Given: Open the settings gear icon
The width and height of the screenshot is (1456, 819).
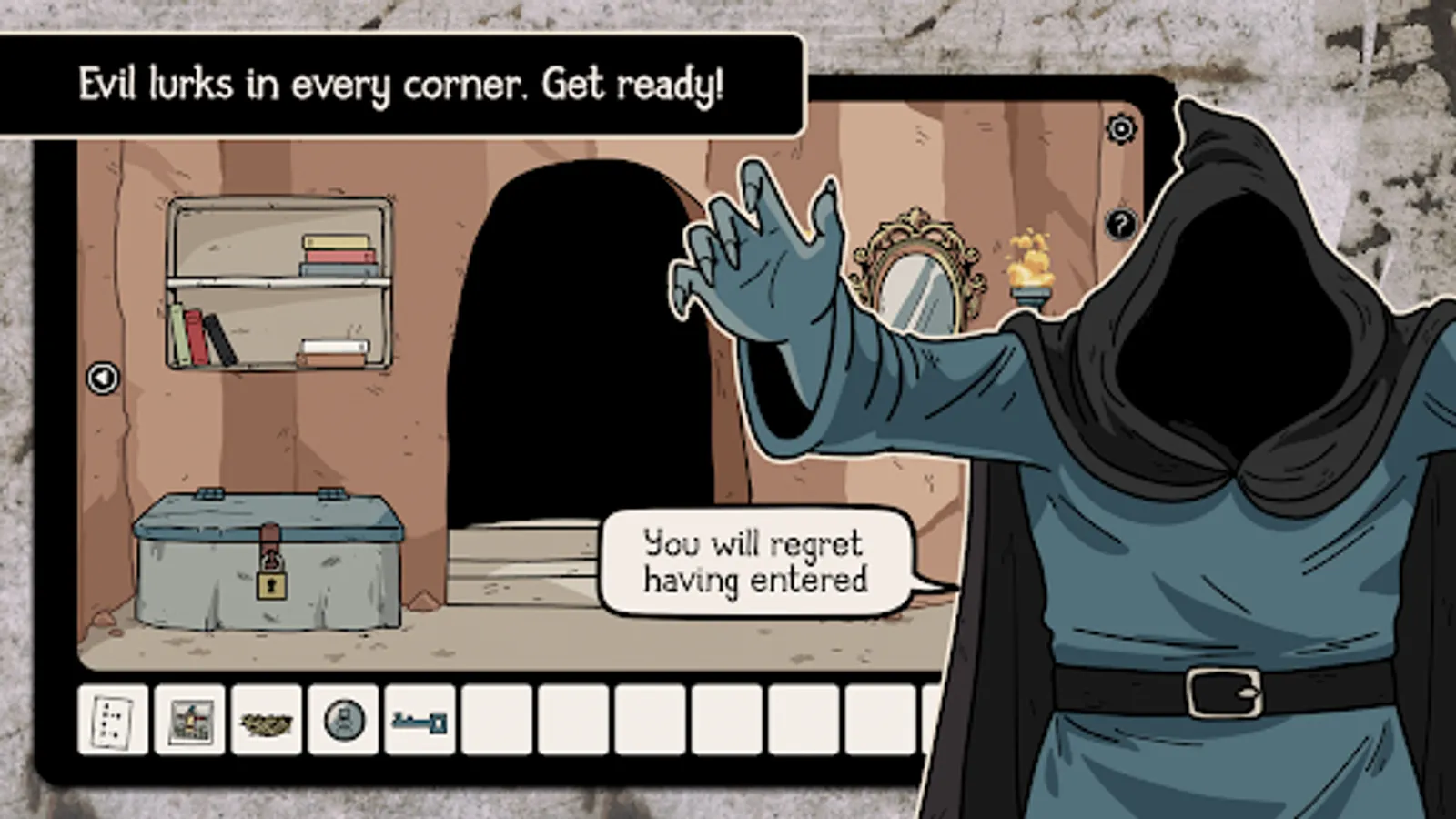Looking at the screenshot, I should [1120, 129].
